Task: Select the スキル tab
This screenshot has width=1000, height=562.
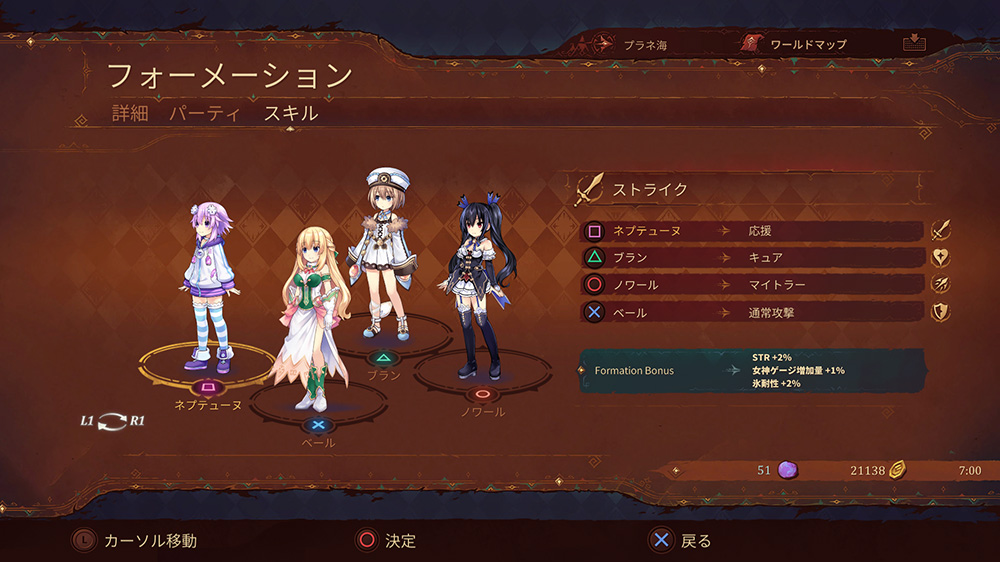Action: click(x=291, y=113)
